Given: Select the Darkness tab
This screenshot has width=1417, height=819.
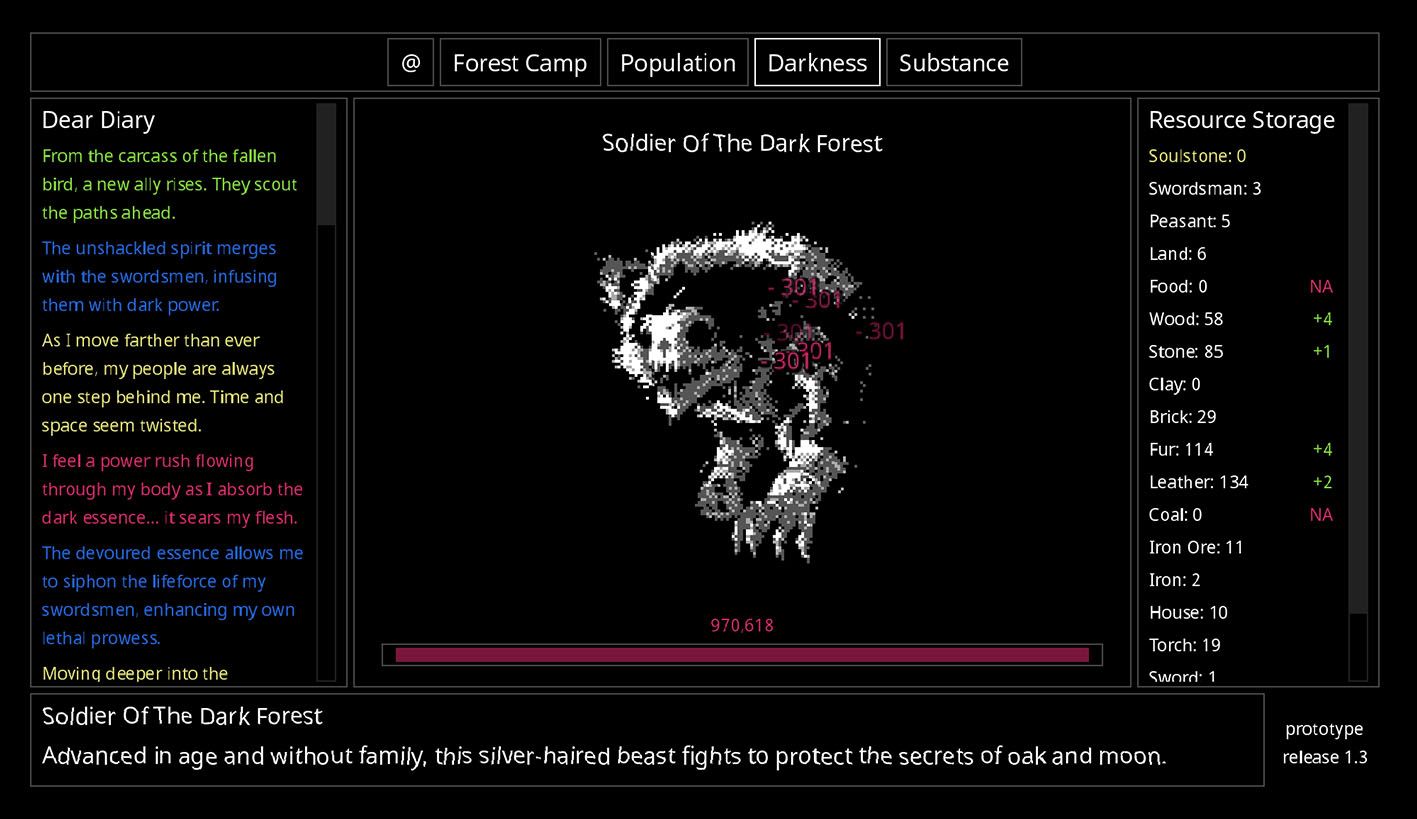Looking at the screenshot, I should point(817,63).
